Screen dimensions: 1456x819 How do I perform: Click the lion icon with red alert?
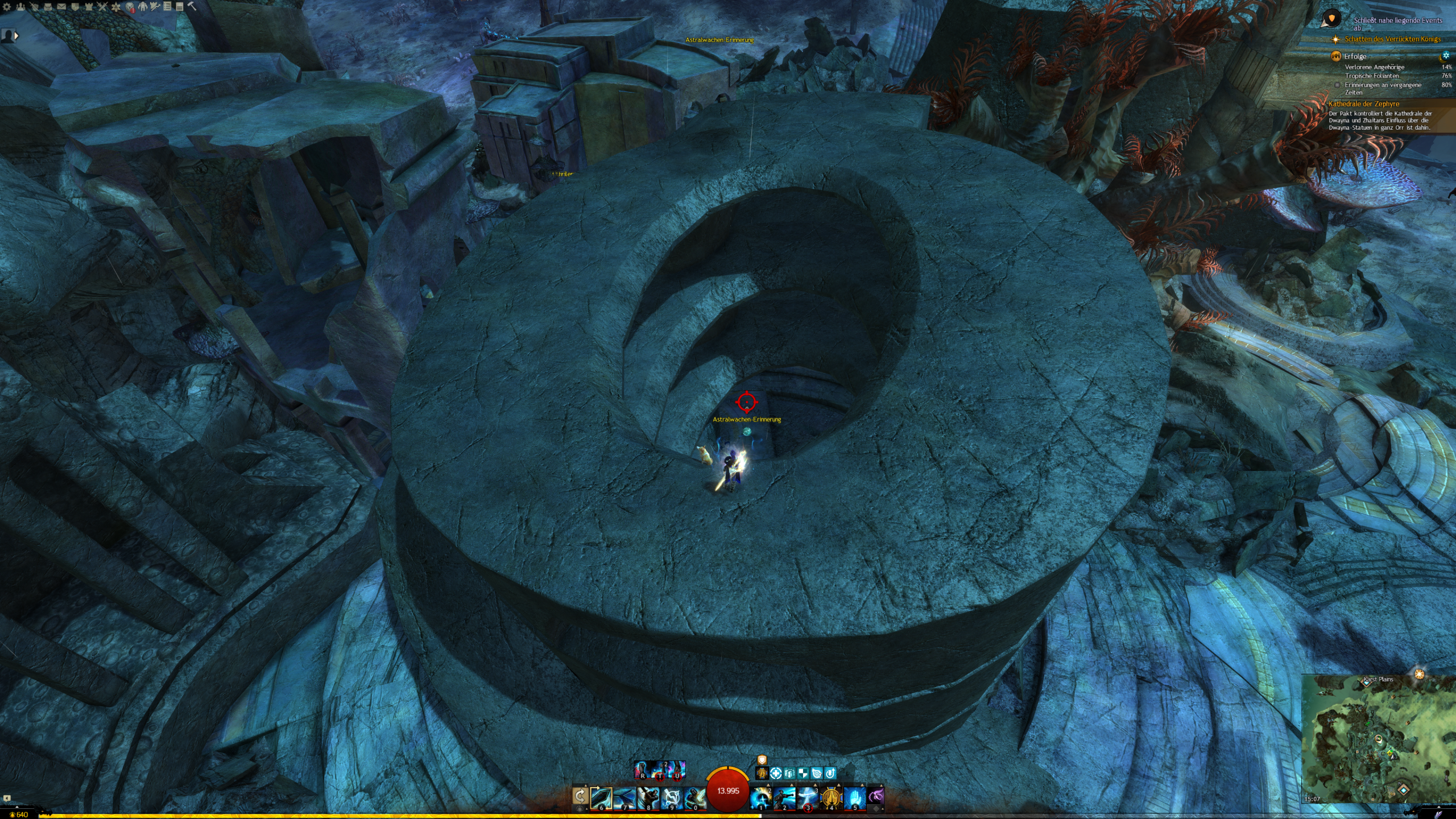[x=130, y=7]
